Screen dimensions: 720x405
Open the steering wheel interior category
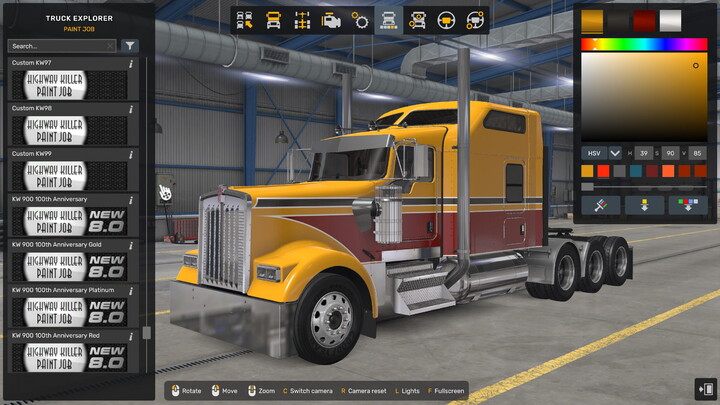[447, 20]
